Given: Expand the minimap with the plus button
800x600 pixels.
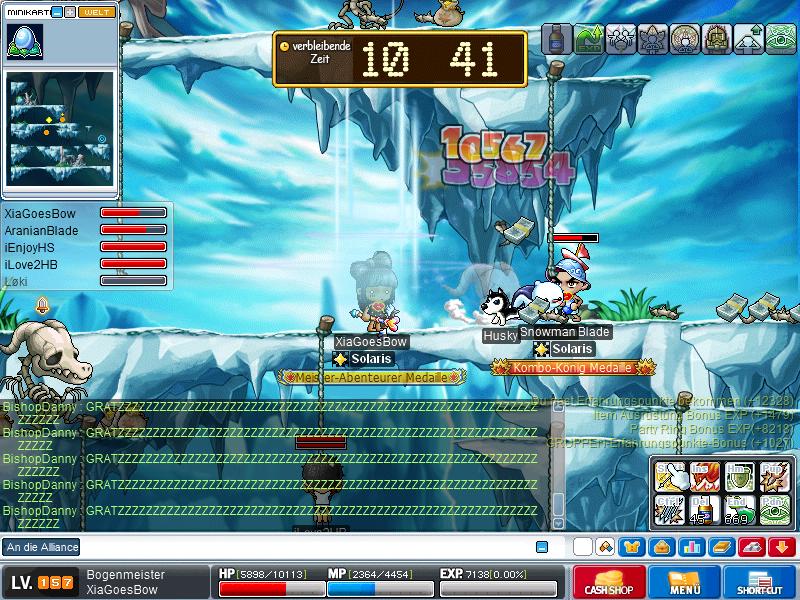Looking at the screenshot, I should tap(70, 12).
